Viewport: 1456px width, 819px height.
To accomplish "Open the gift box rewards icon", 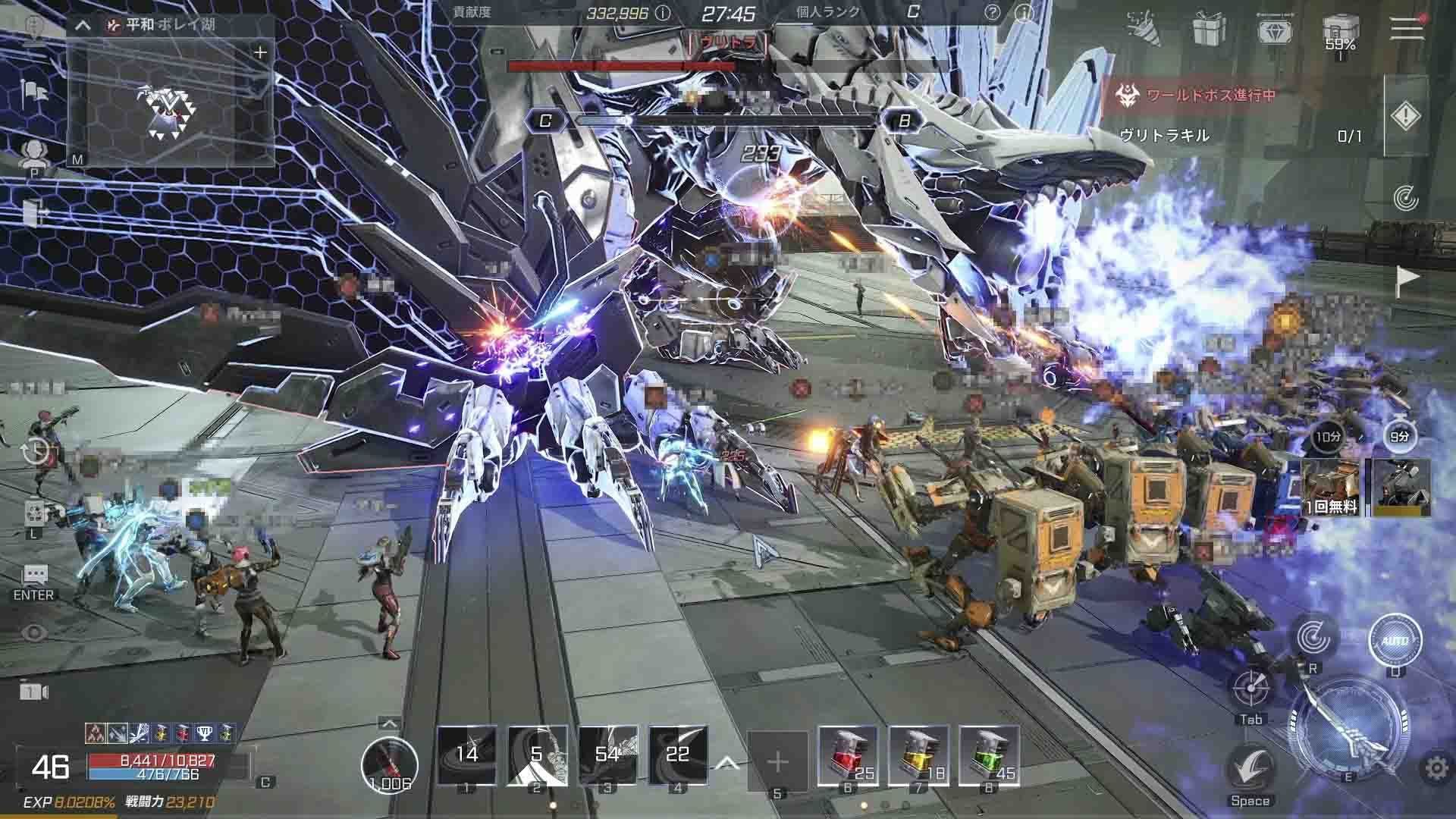I will point(1209,29).
